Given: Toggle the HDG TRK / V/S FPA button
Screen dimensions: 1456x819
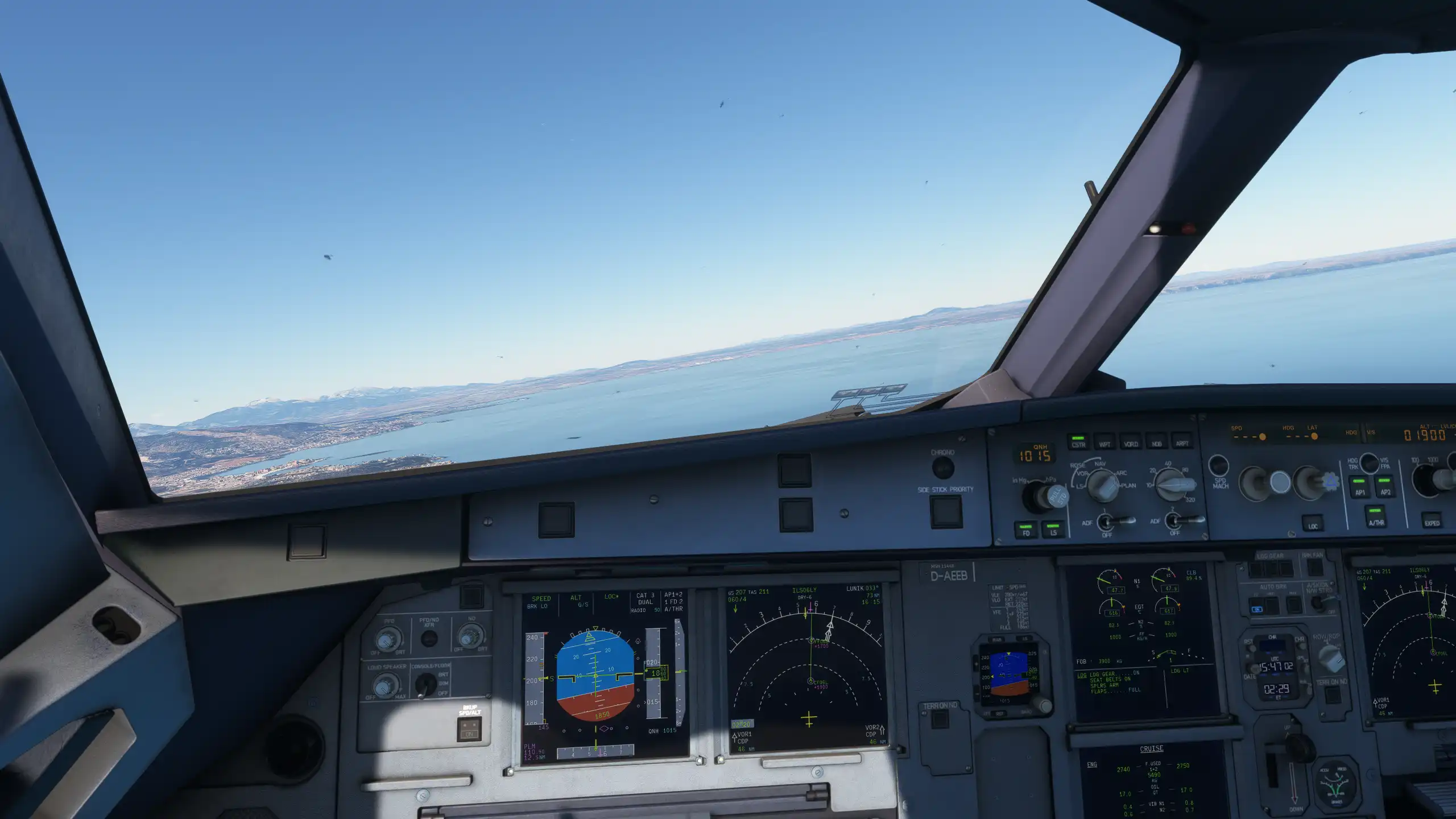Looking at the screenshot, I should [x=1369, y=464].
